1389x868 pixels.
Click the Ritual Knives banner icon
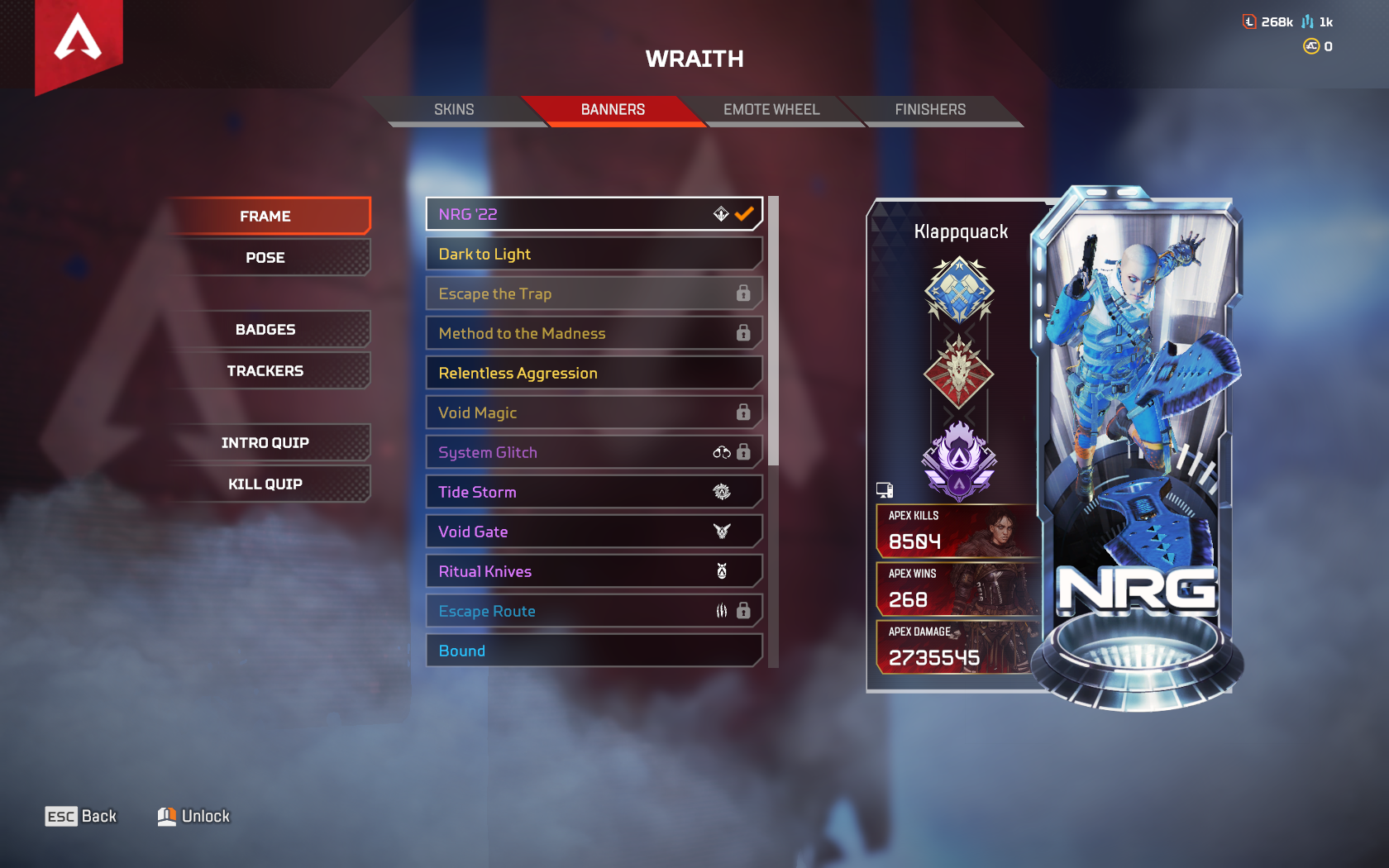[721, 570]
